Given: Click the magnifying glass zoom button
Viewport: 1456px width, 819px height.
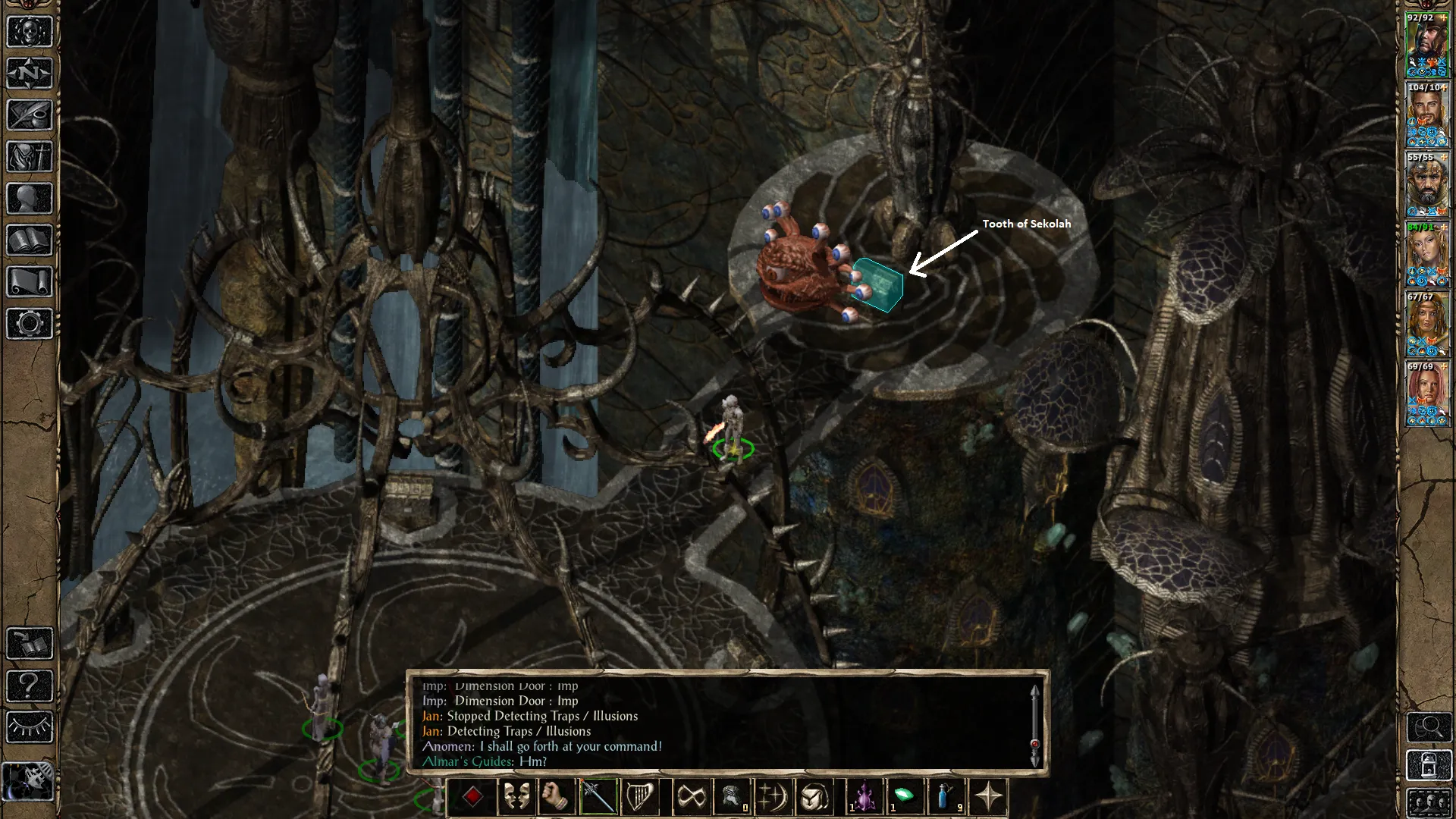Looking at the screenshot, I should [x=1429, y=727].
